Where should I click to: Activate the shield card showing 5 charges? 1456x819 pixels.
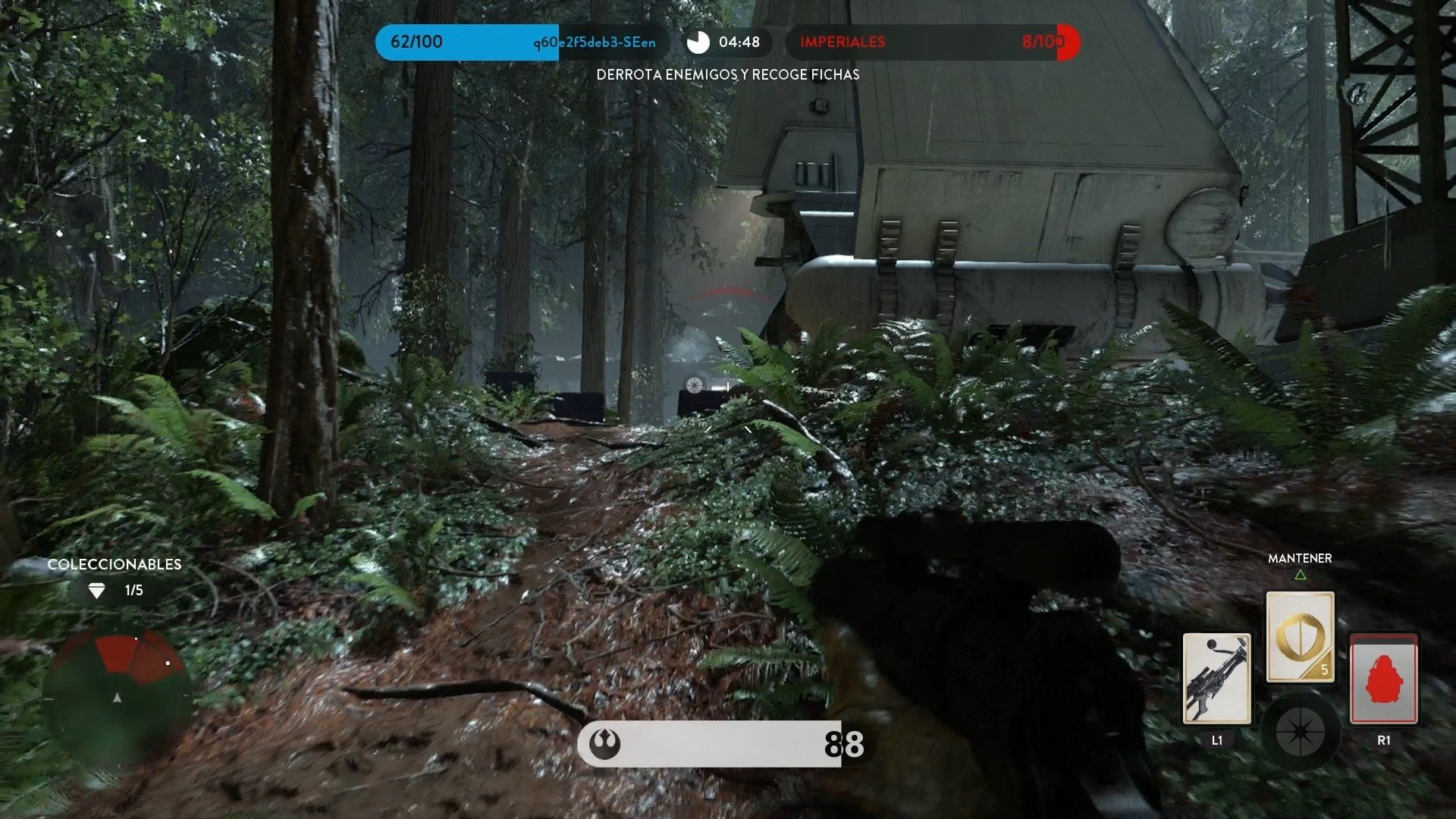[1299, 635]
